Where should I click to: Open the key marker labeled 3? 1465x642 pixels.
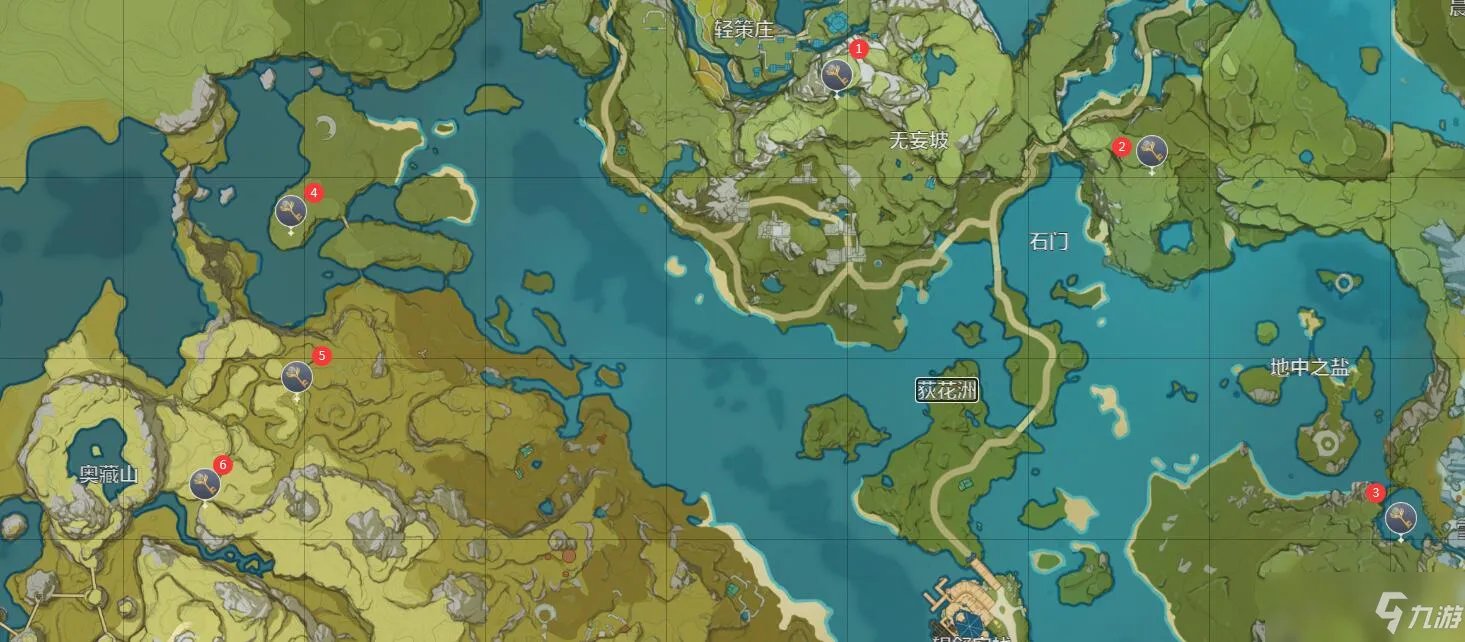pos(1400,518)
